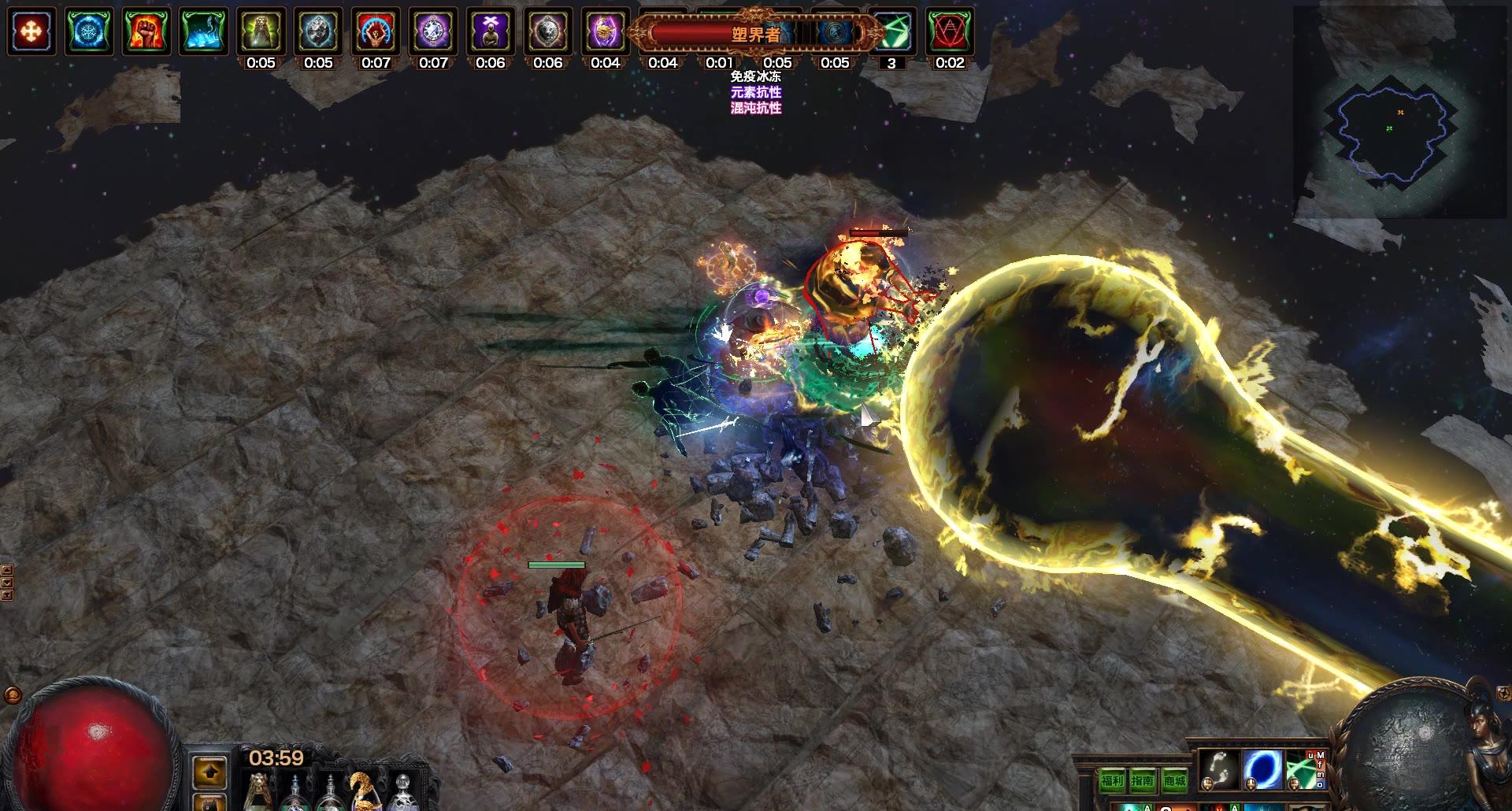Viewport: 1512px width, 811px height.
Task: Click the 福利 green button
Action: pos(1112,780)
